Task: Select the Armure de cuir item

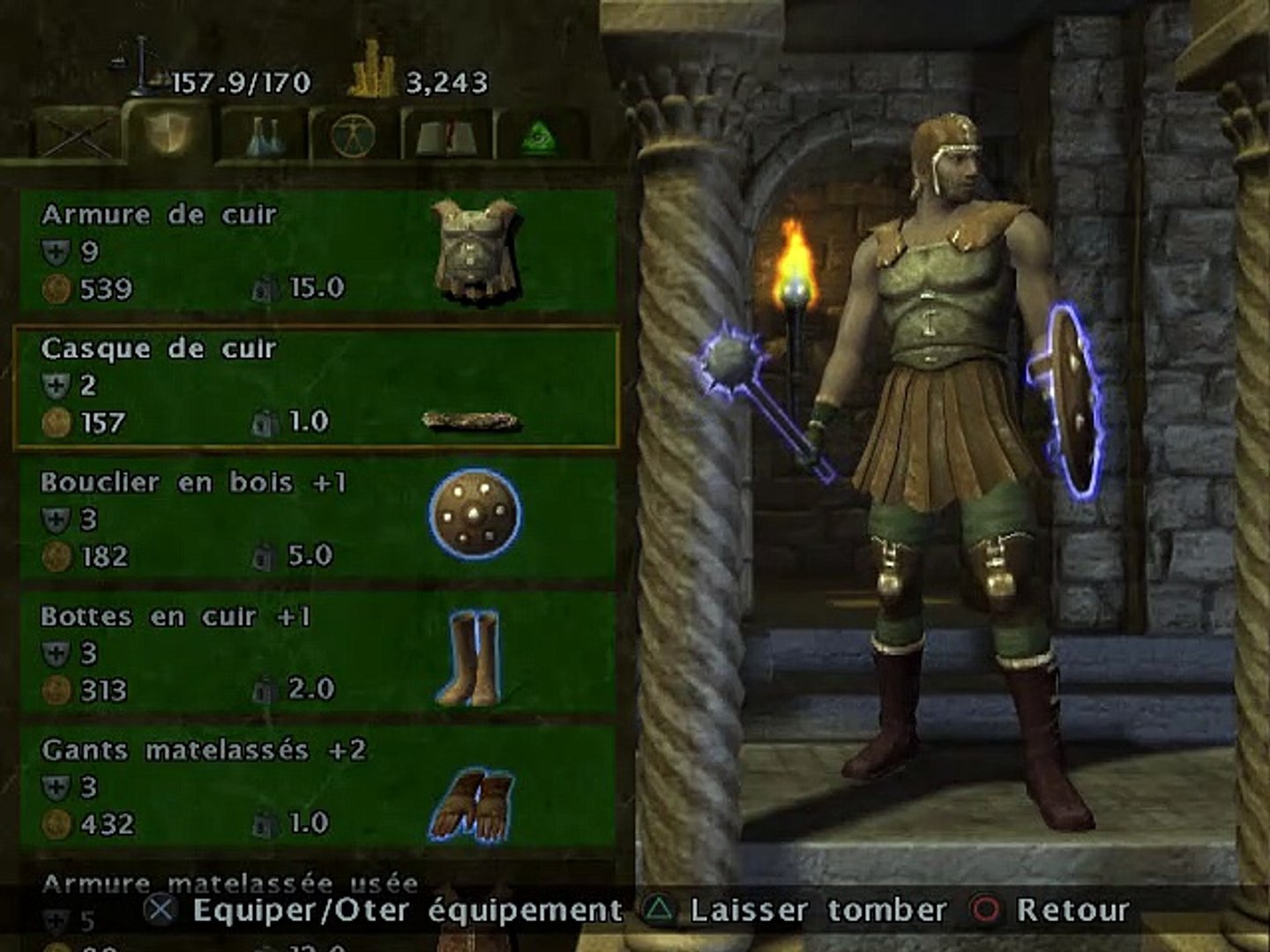Action: 317,252
